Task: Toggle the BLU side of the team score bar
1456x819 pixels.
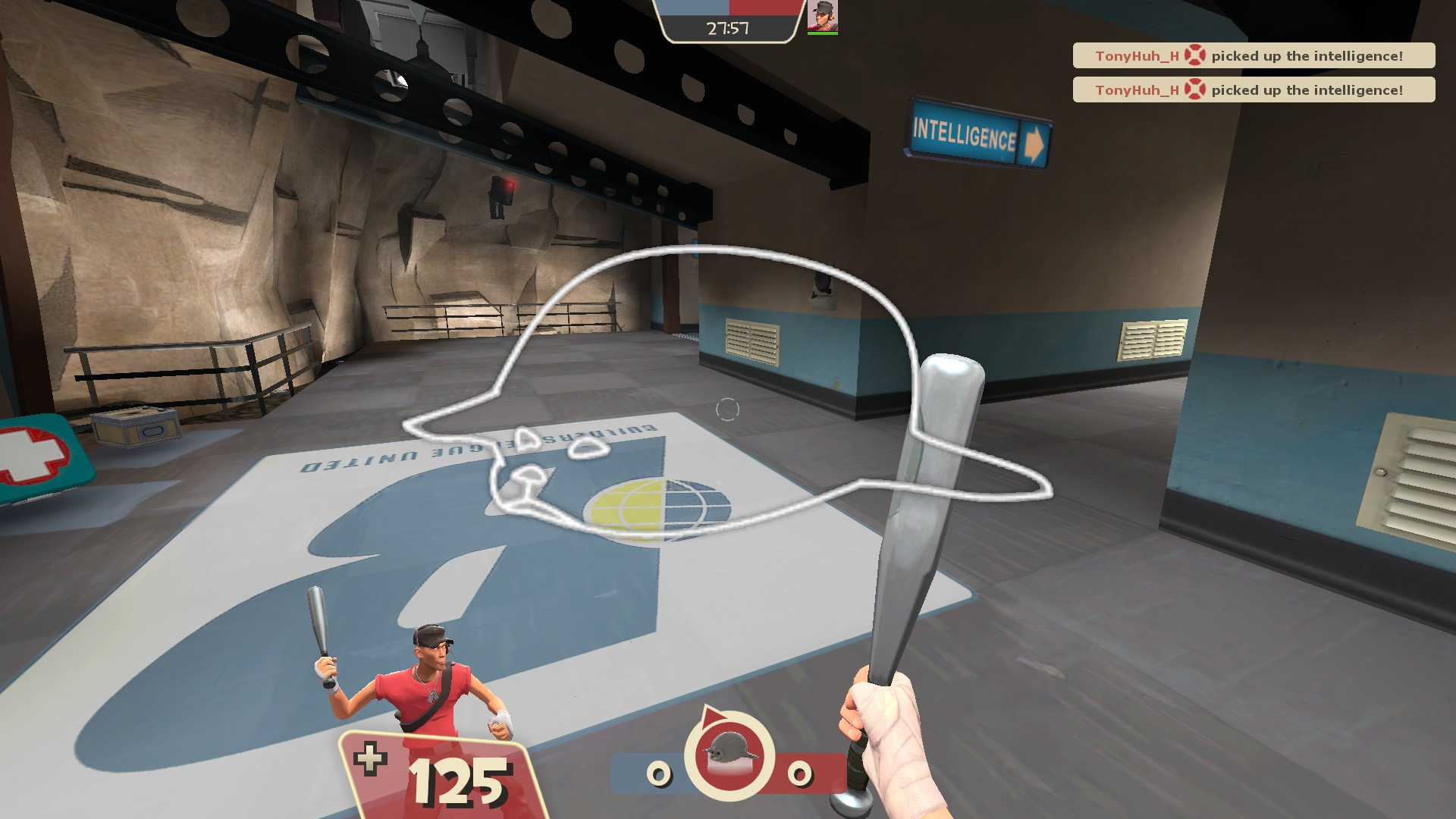Action: 694,9
